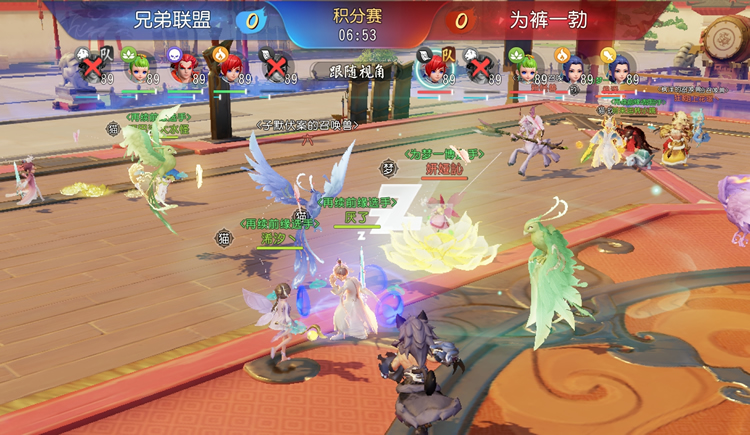Select 兄弟联盟's defeated captain portrait
Screen dimensions: 750x435
(94, 66)
